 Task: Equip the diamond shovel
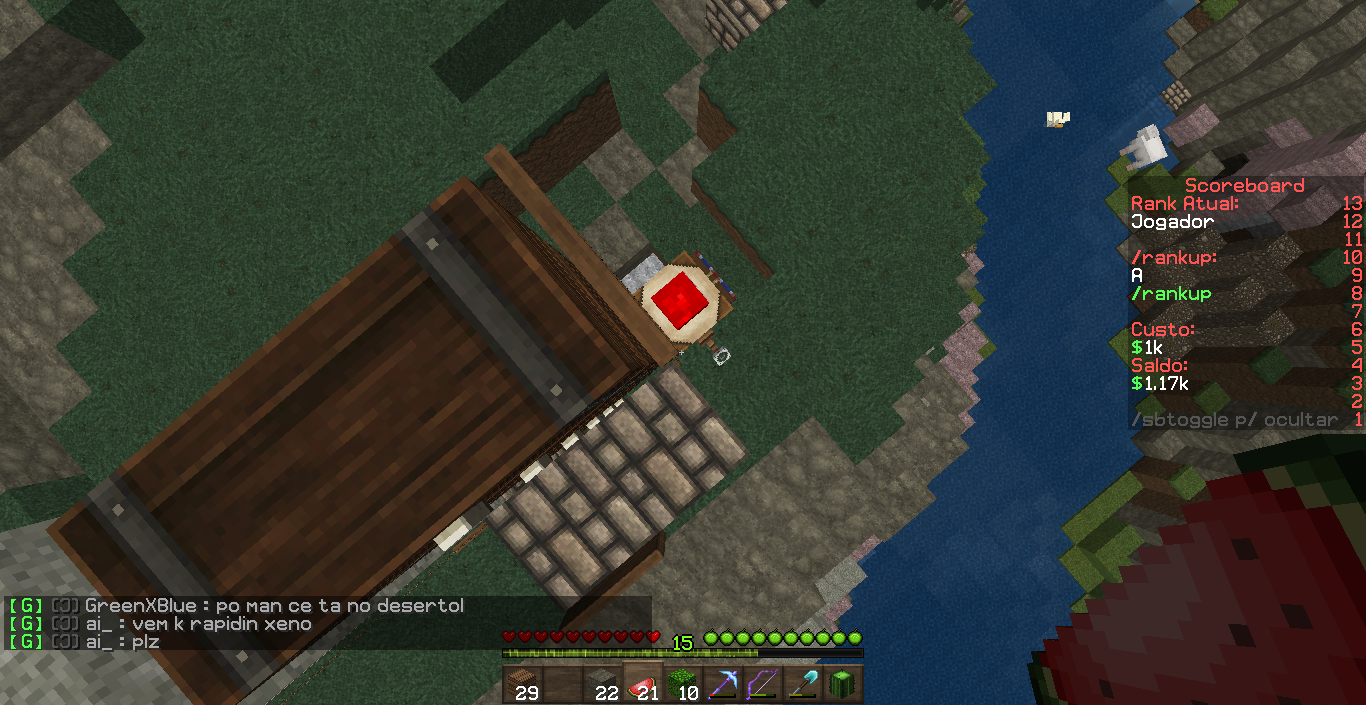pyautogui.click(x=802, y=684)
